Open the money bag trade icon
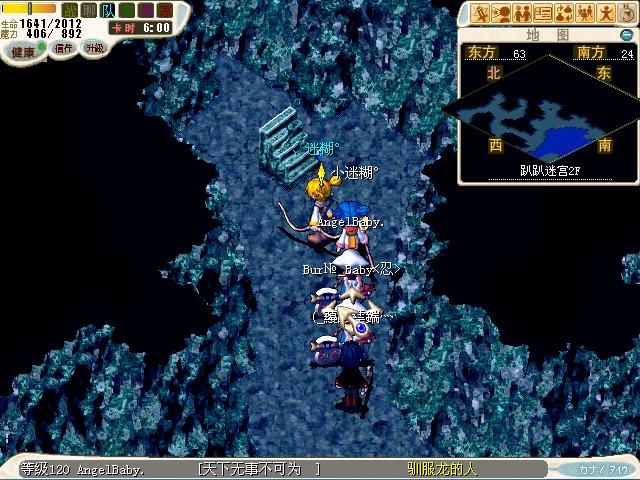The height and width of the screenshot is (480, 640). pyautogui.click(x=564, y=13)
